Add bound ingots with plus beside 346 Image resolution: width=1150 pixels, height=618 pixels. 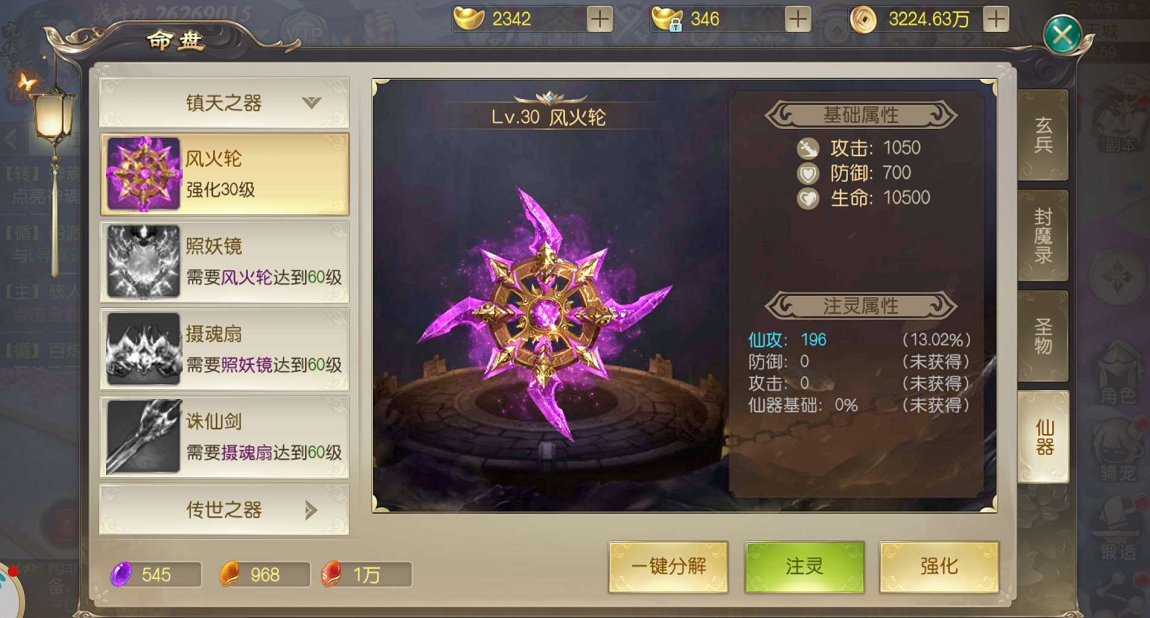[x=798, y=19]
